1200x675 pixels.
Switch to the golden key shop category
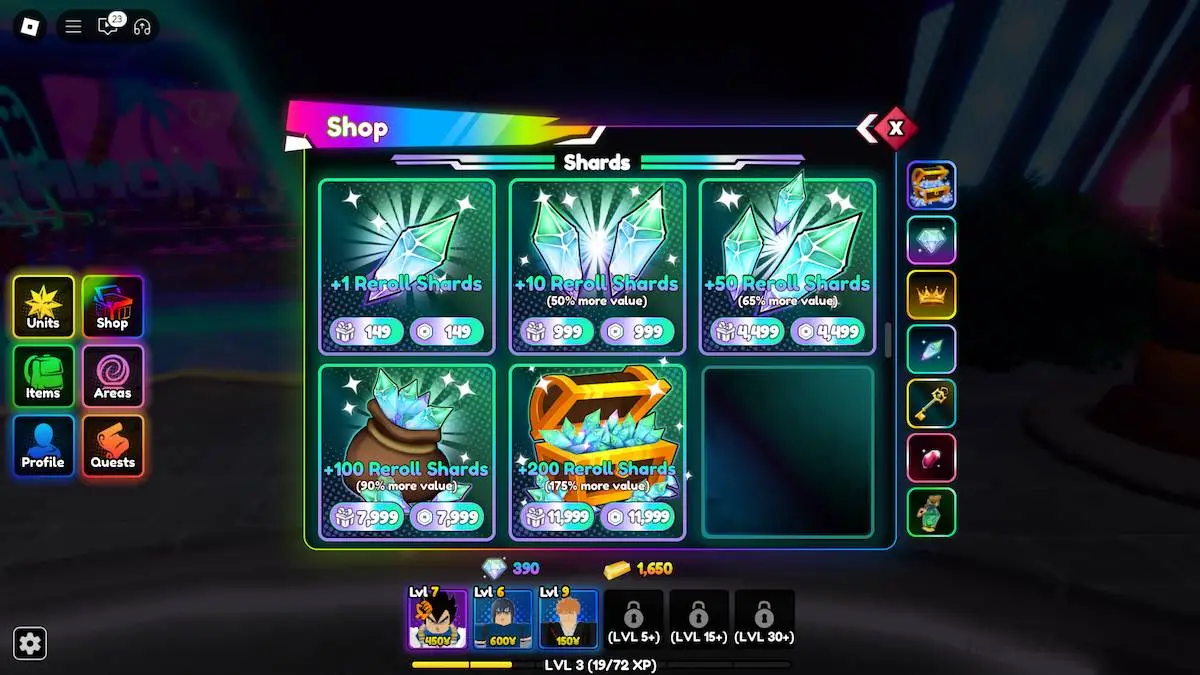pyautogui.click(x=931, y=404)
